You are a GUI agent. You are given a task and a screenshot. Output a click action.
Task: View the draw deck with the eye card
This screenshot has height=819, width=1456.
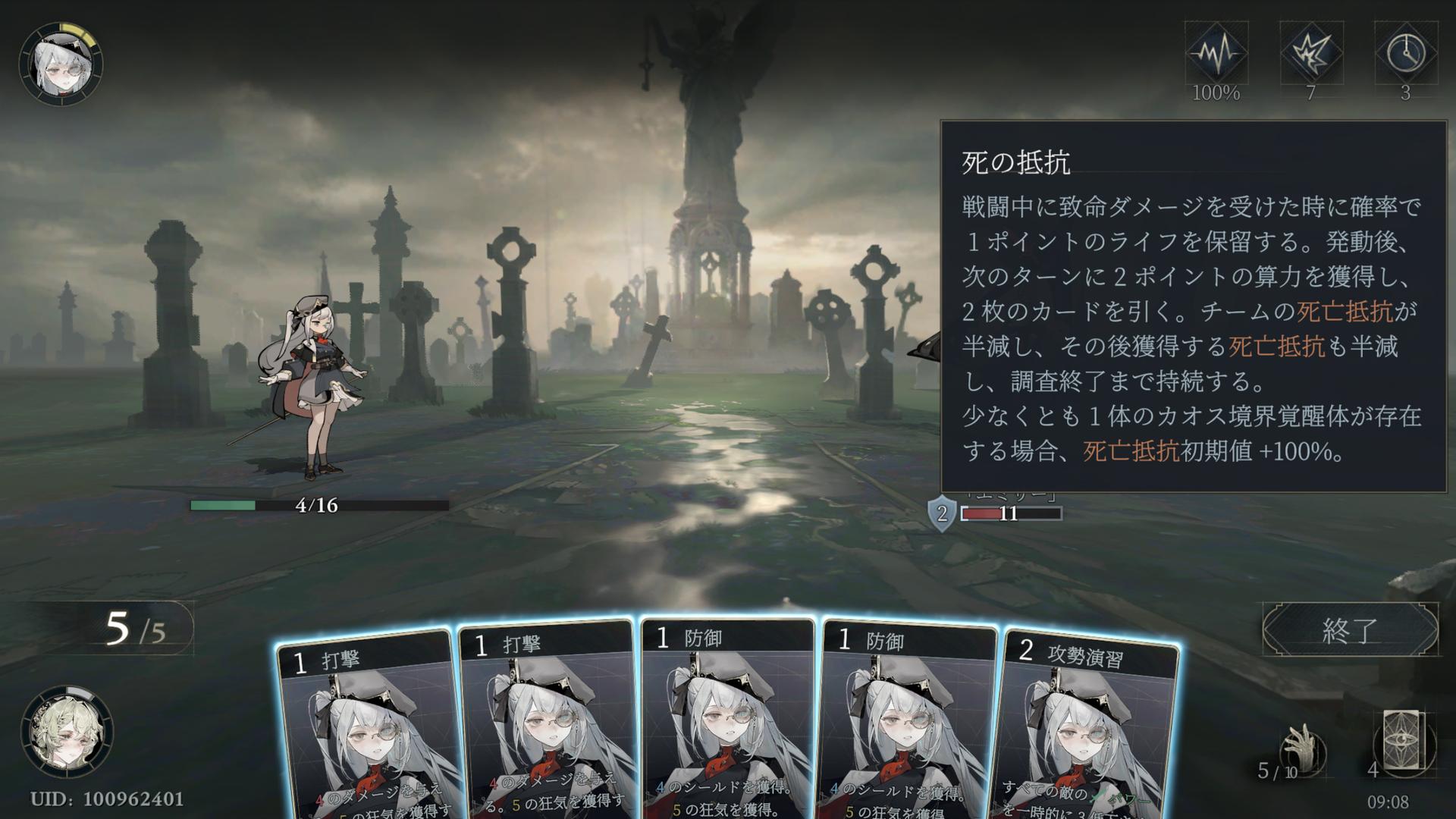tap(1404, 741)
